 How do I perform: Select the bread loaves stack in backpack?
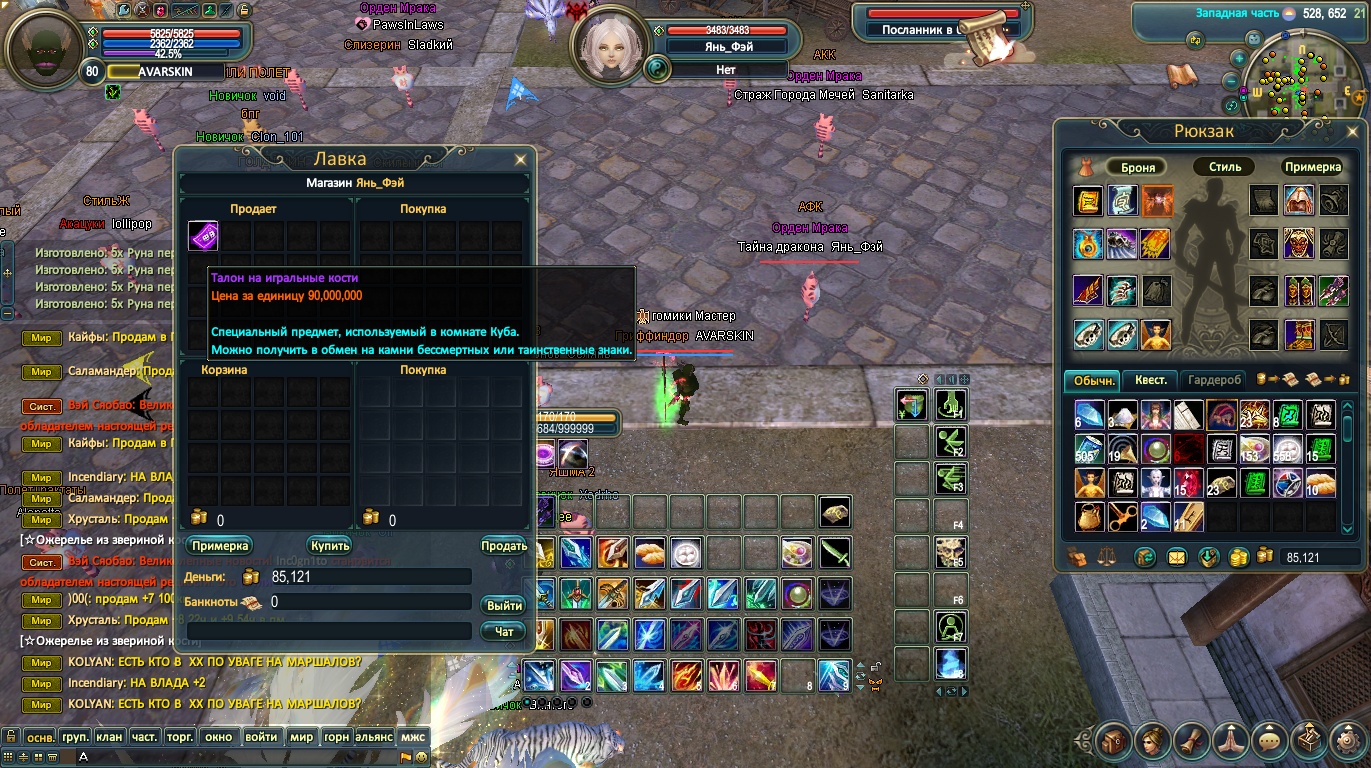1320,483
